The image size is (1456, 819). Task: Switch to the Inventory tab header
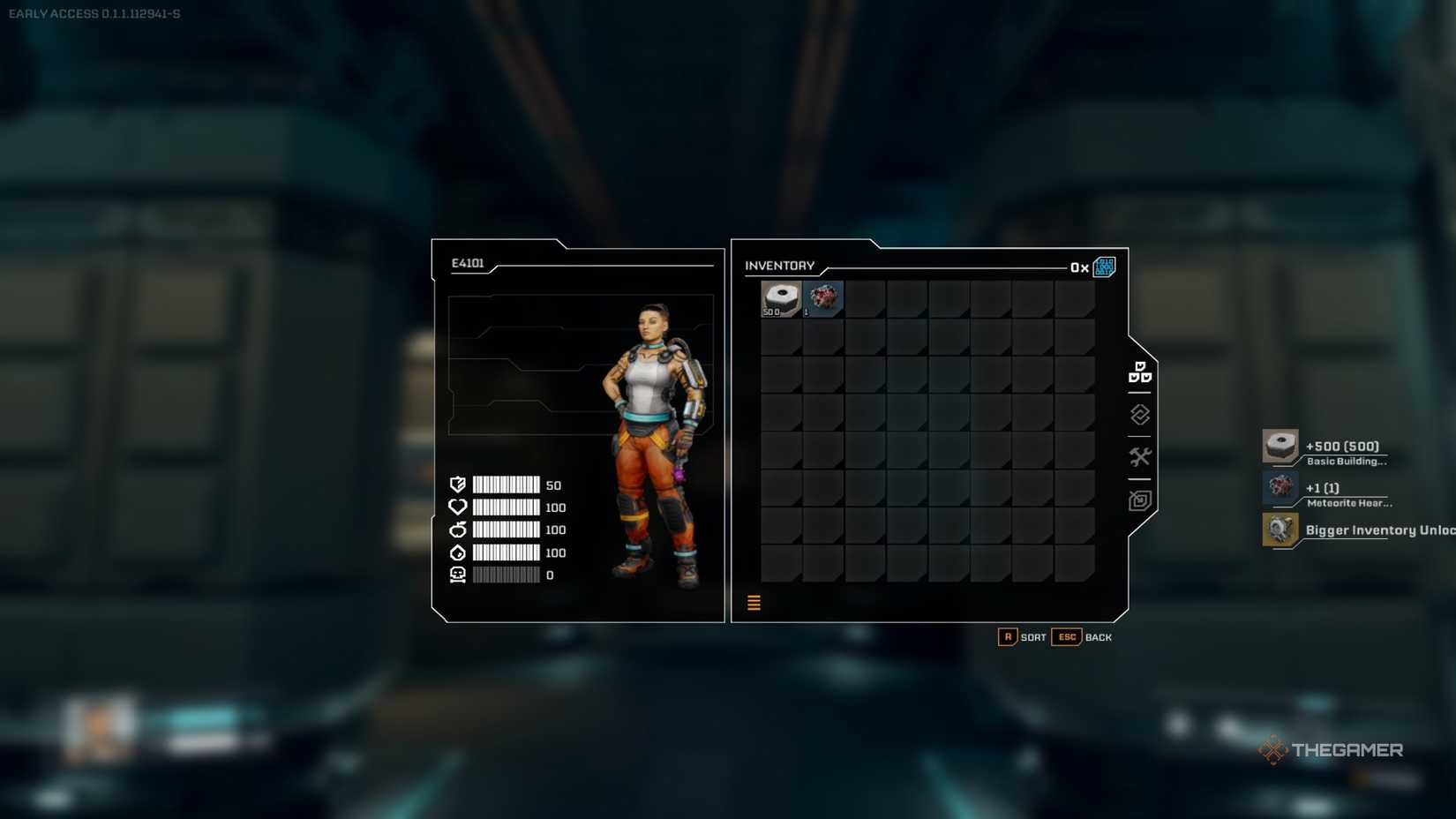[x=780, y=265]
